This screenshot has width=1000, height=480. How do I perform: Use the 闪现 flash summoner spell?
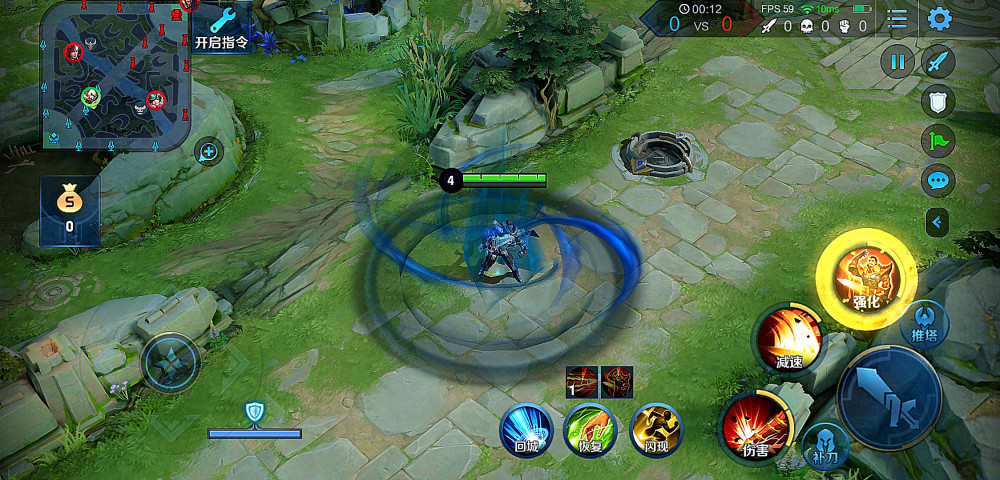656,430
